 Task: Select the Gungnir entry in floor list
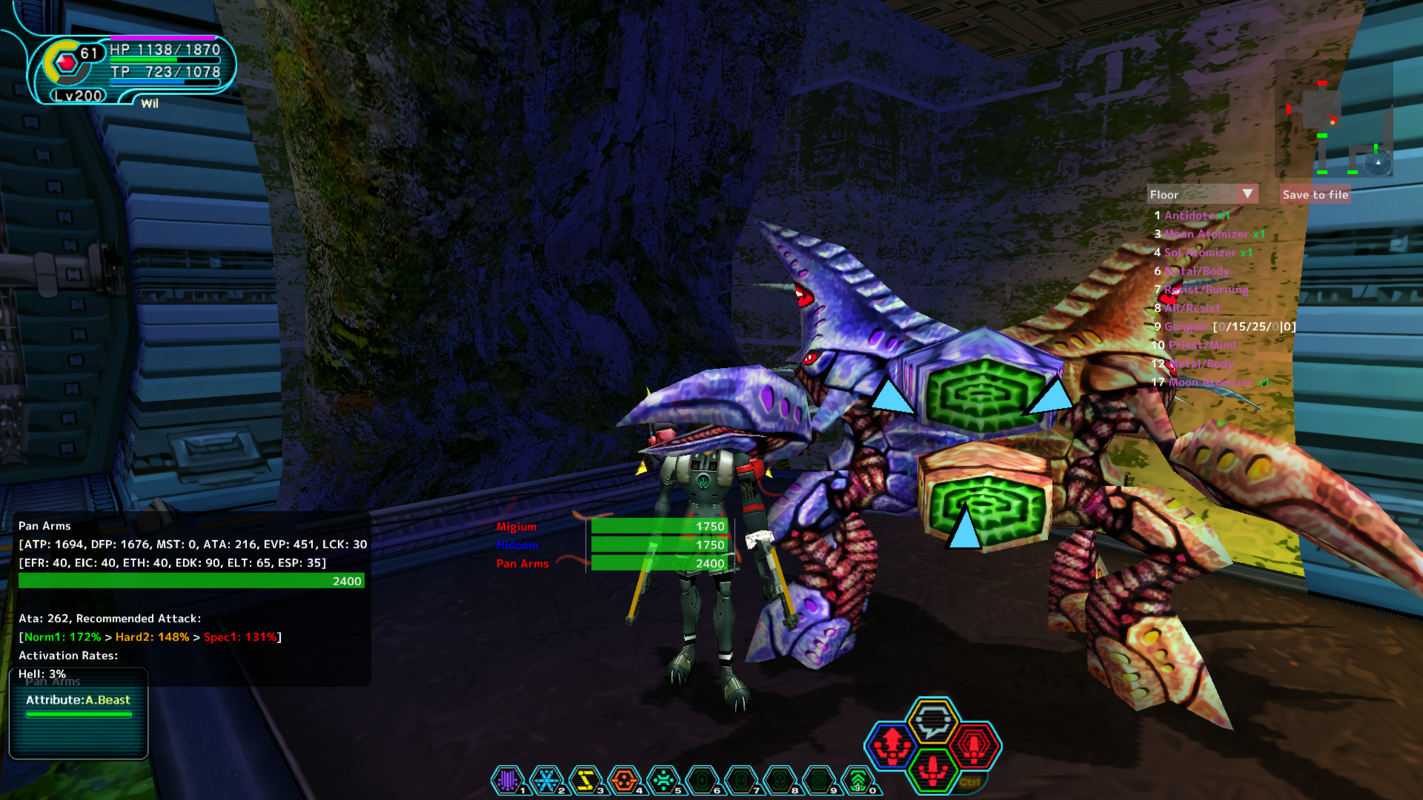pos(1186,327)
